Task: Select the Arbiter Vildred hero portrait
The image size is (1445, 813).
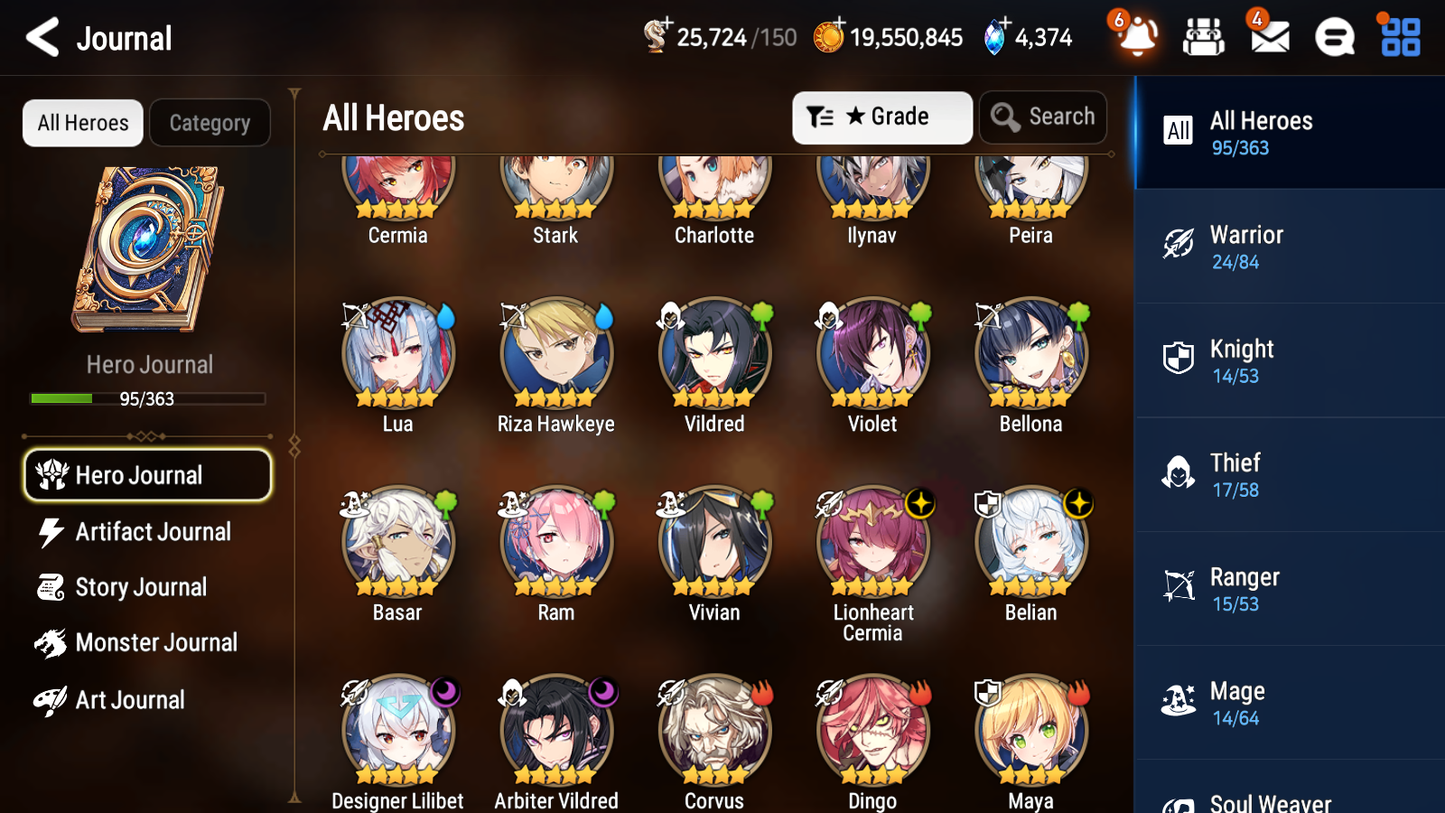Action: 556,729
